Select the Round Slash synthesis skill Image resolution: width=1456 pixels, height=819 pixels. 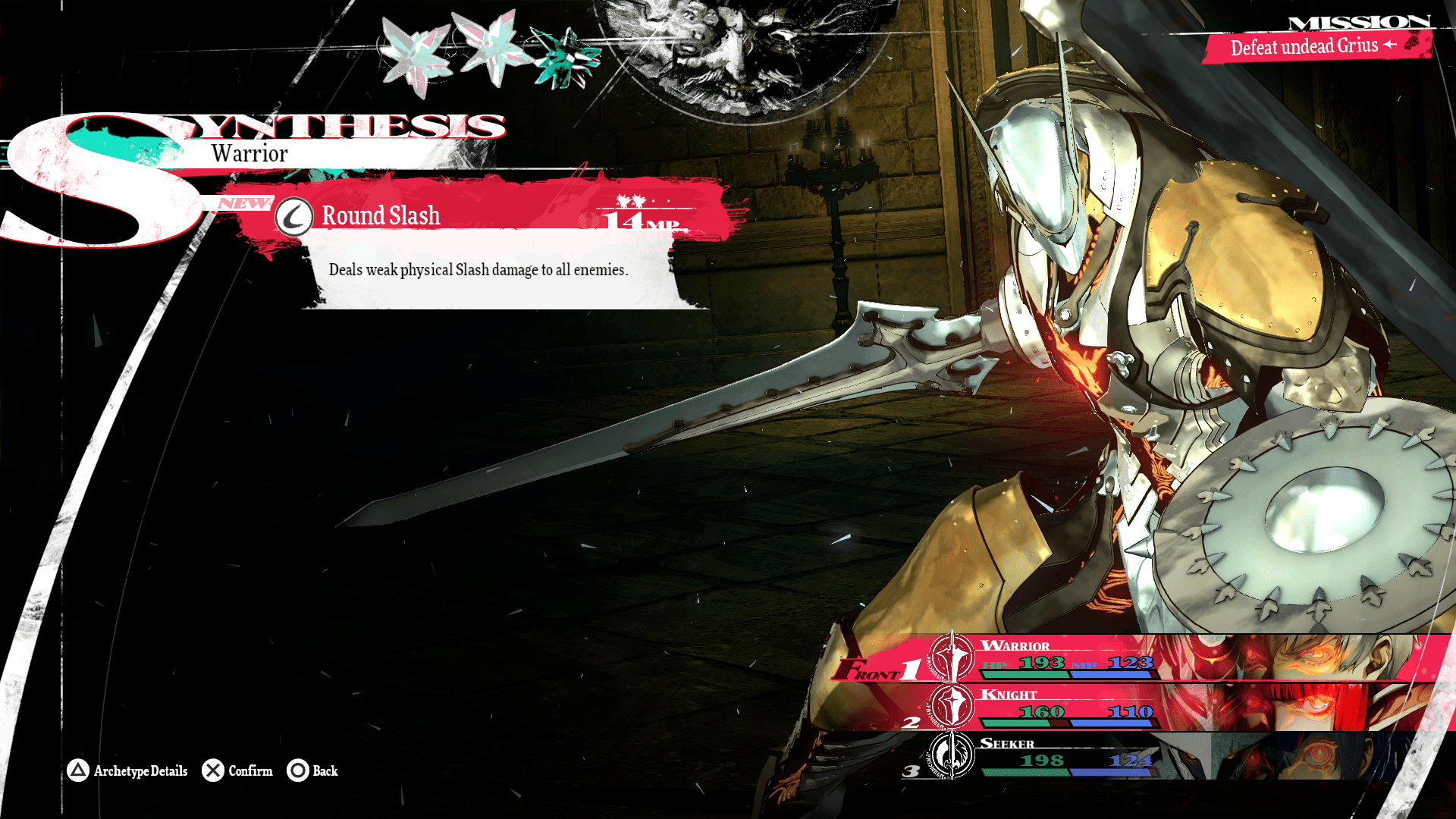(381, 216)
